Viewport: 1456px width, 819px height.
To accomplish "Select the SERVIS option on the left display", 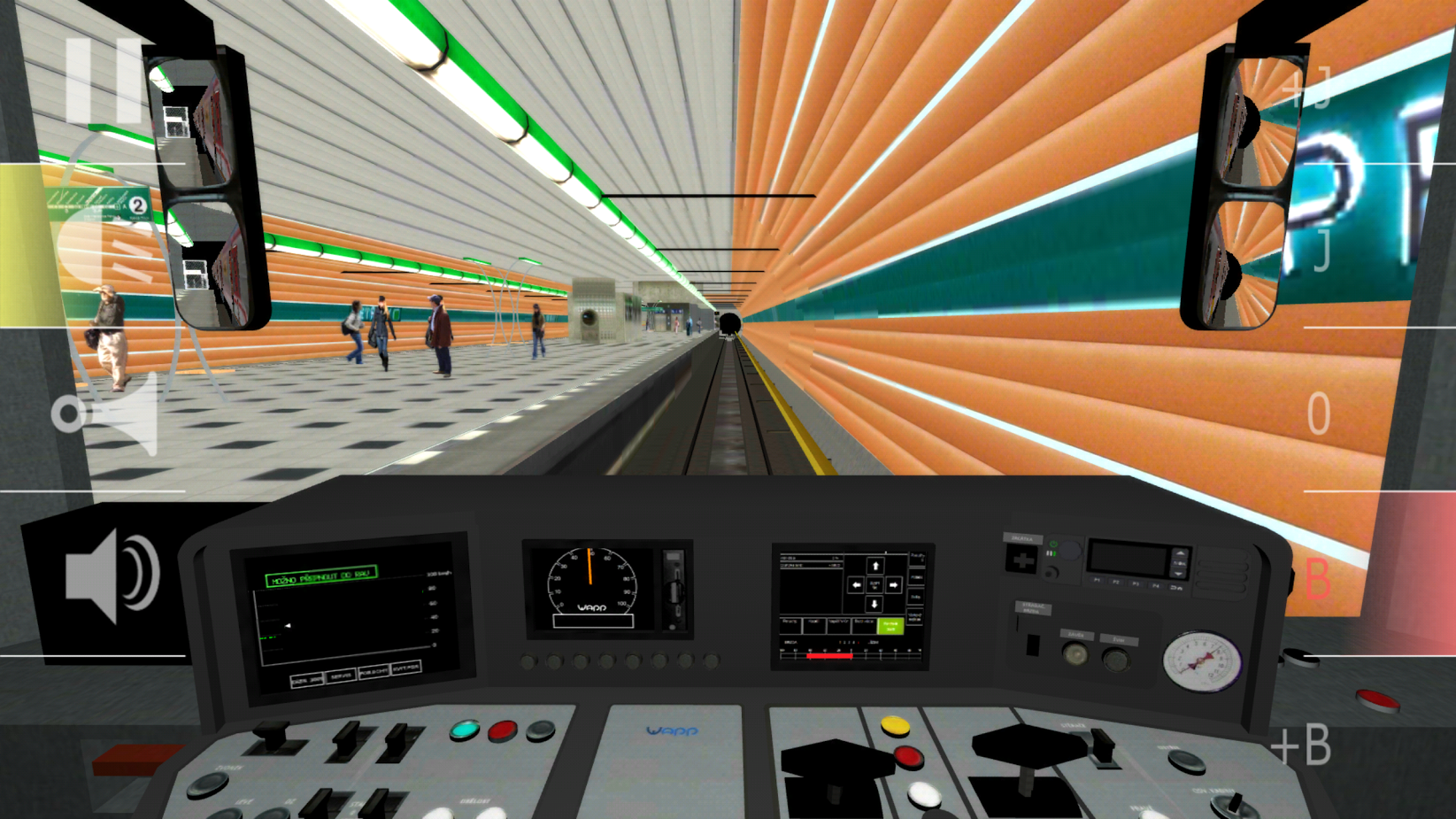I will click(x=341, y=675).
